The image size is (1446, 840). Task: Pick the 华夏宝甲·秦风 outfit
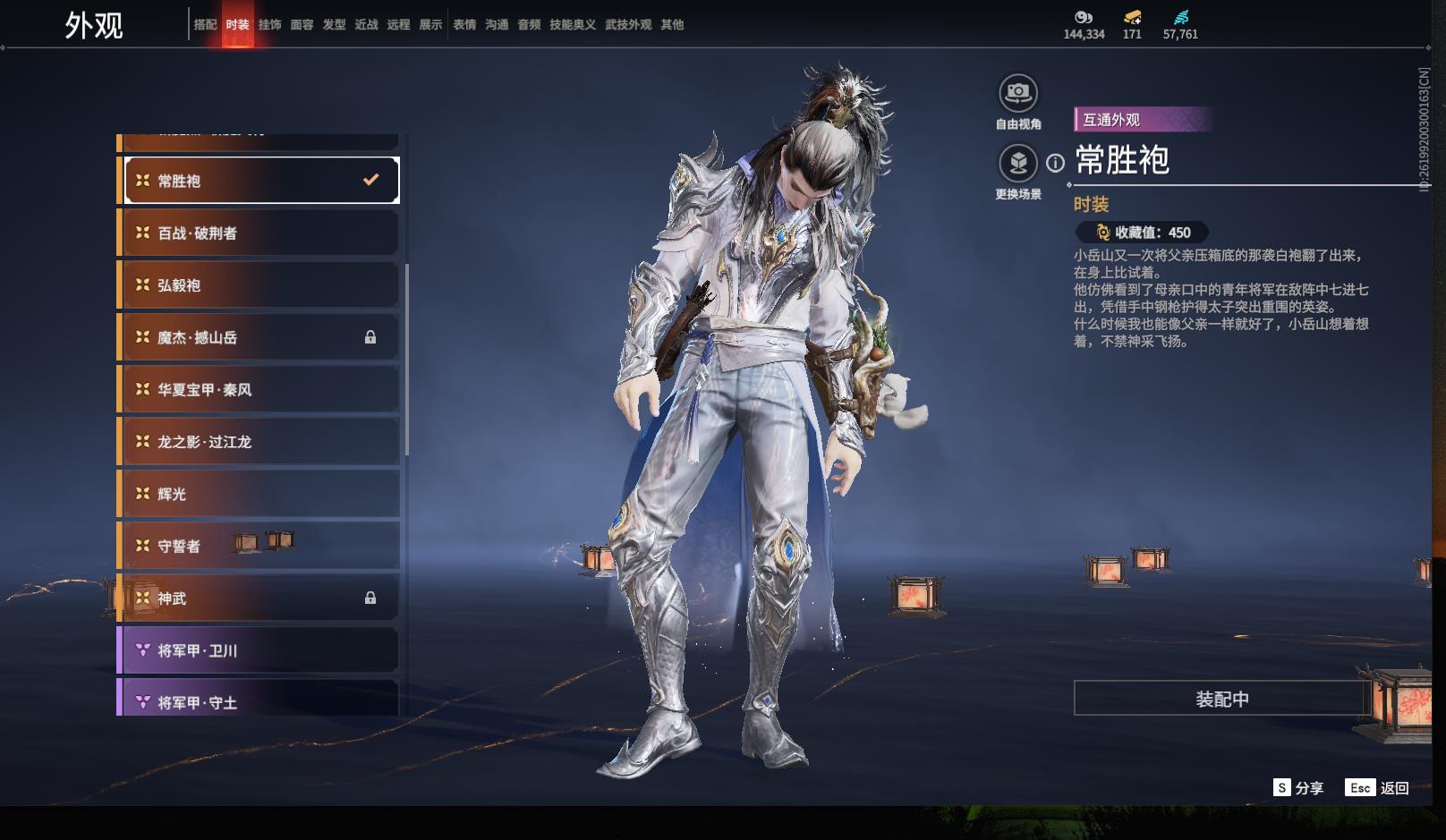259,390
